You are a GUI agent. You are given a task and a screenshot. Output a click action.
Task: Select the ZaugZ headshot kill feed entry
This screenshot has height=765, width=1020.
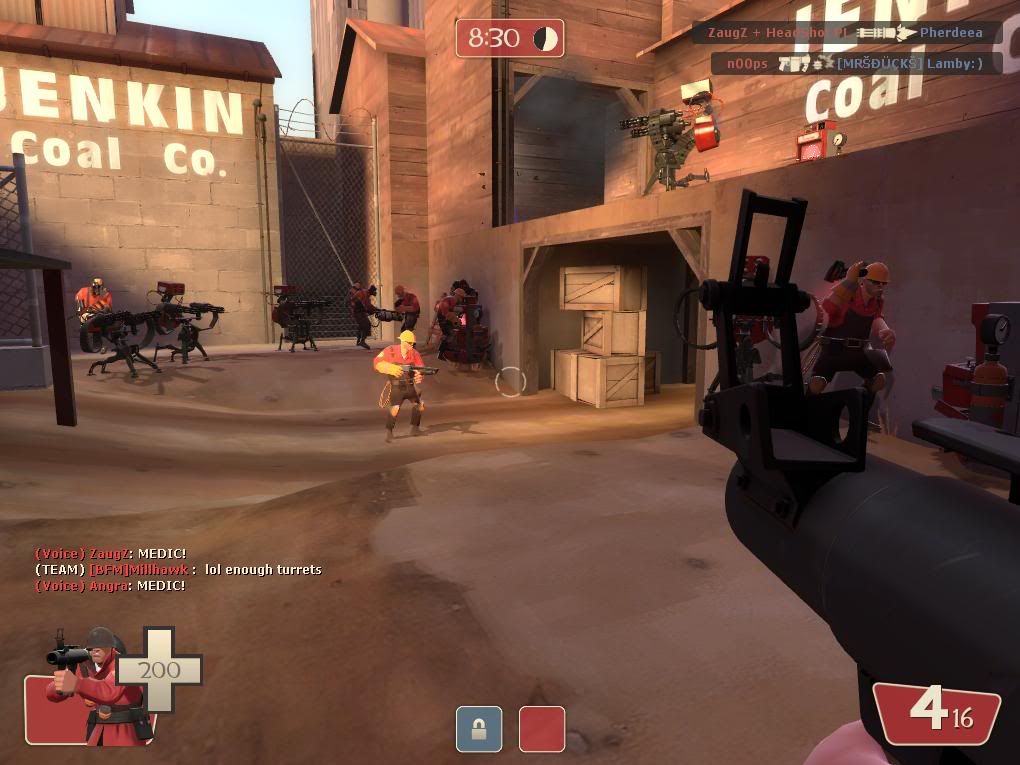pos(845,33)
